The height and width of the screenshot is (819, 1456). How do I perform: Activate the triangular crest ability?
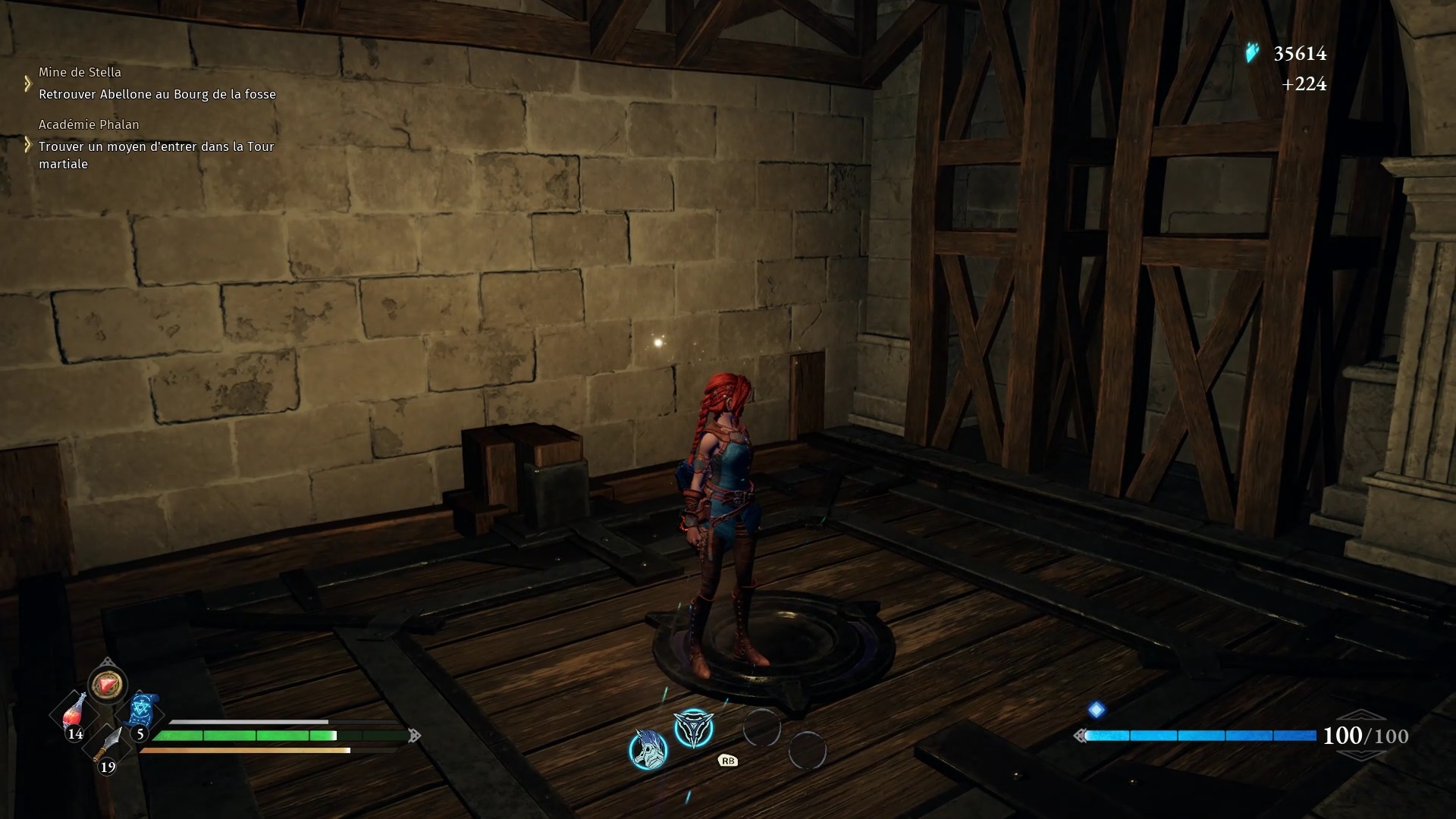[693, 730]
